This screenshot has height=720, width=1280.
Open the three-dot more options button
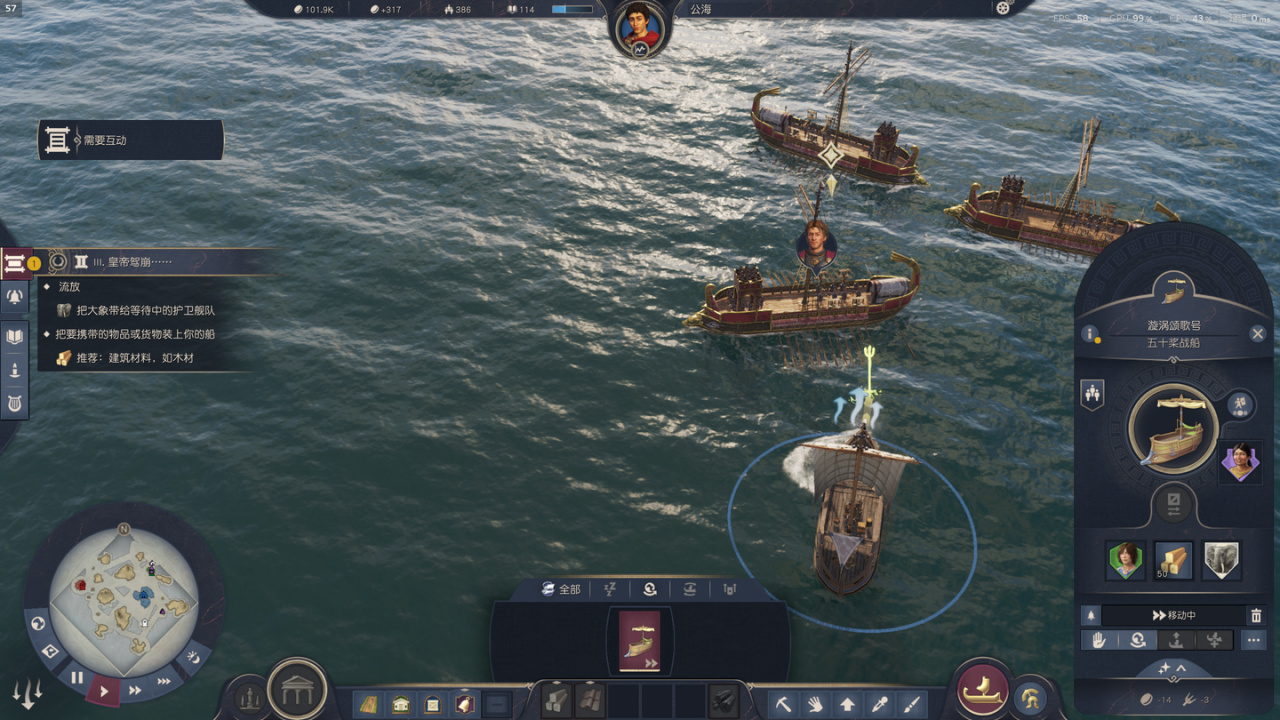tap(1254, 641)
